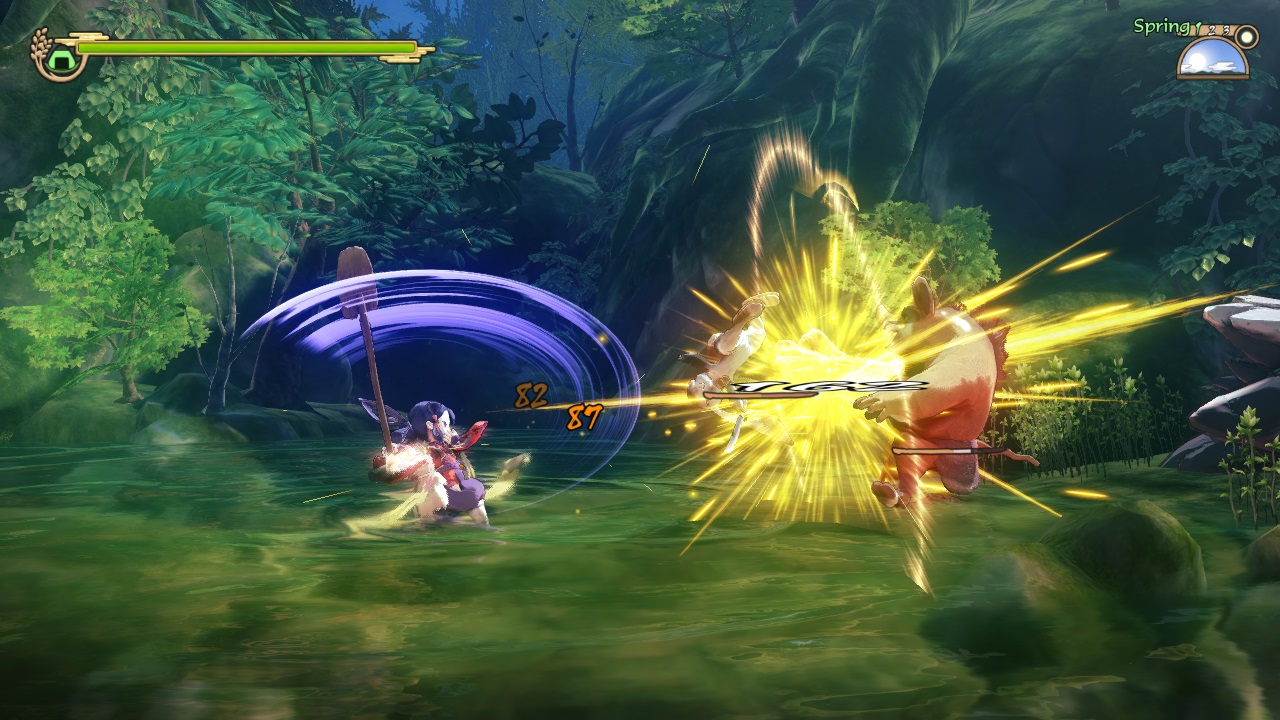The height and width of the screenshot is (720, 1280).
Task: Click the sun symbol in the weather window
Action: (x=1199, y=59)
